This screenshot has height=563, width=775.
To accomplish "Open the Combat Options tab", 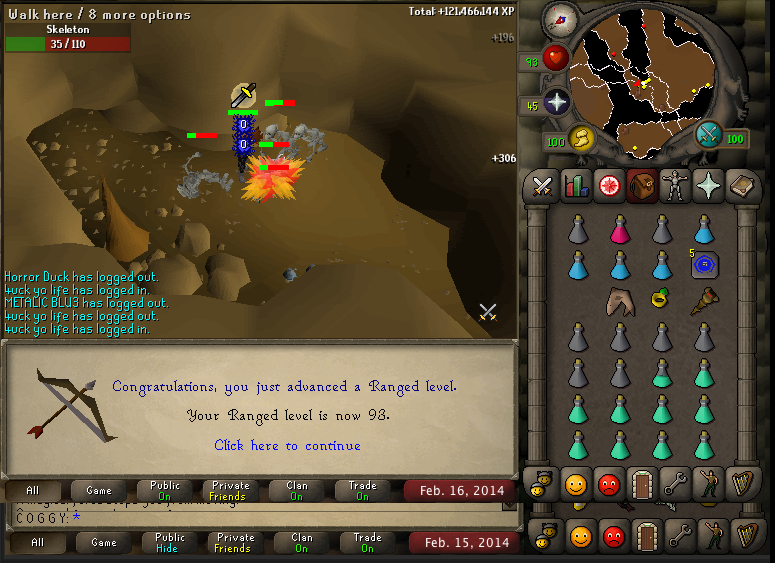I will (542, 186).
